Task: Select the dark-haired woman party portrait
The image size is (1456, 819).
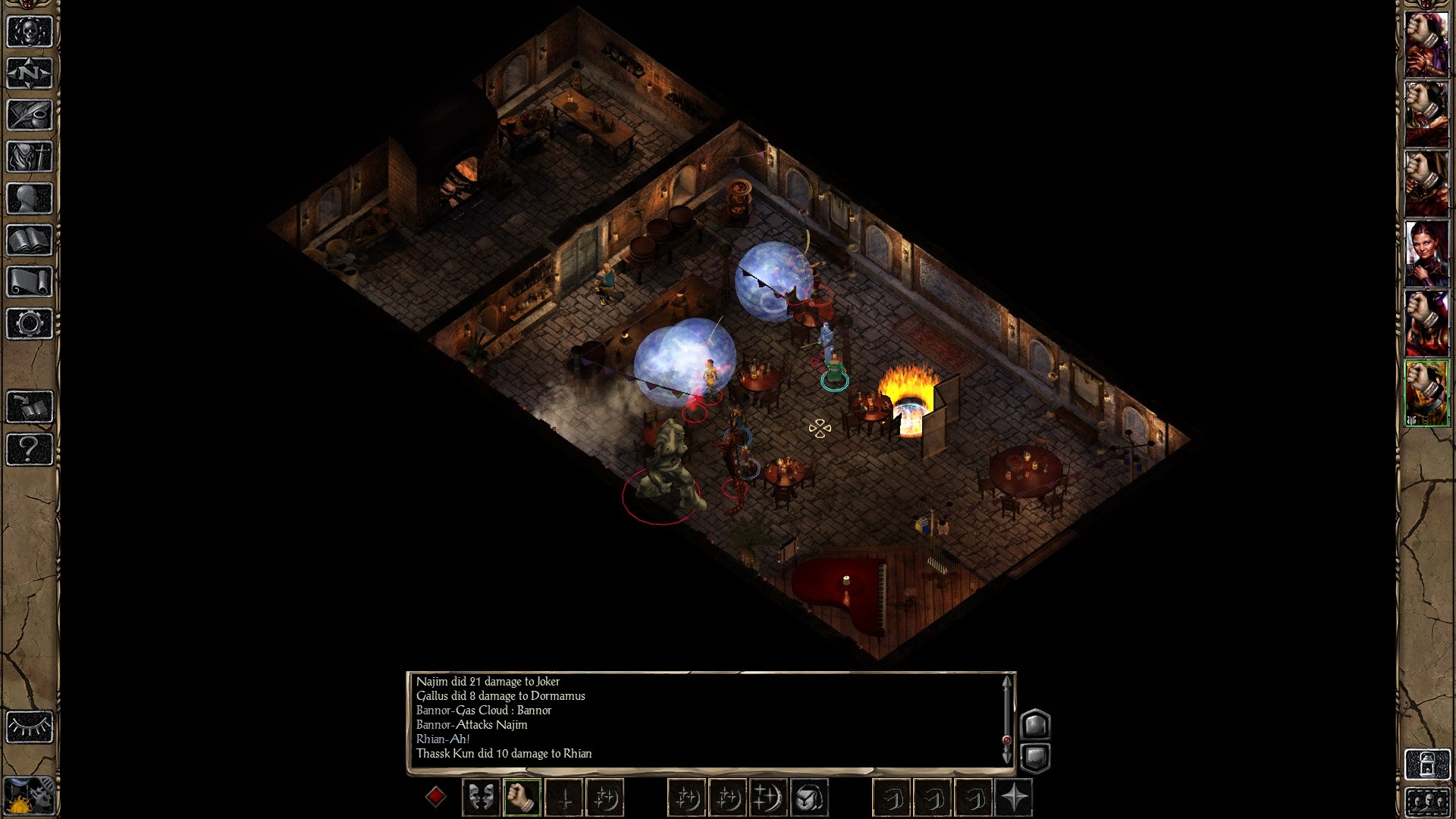Action: tap(1427, 254)
